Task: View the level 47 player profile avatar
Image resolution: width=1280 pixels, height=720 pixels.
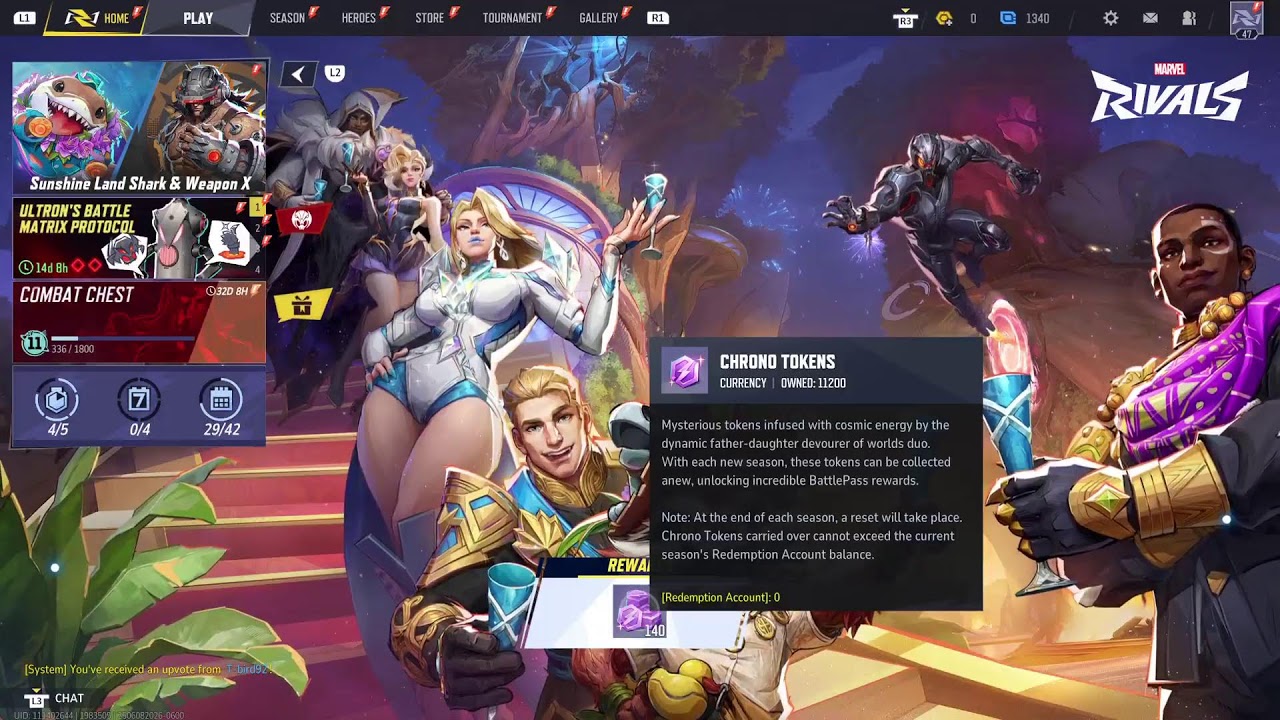Action: pos(1246,18)
